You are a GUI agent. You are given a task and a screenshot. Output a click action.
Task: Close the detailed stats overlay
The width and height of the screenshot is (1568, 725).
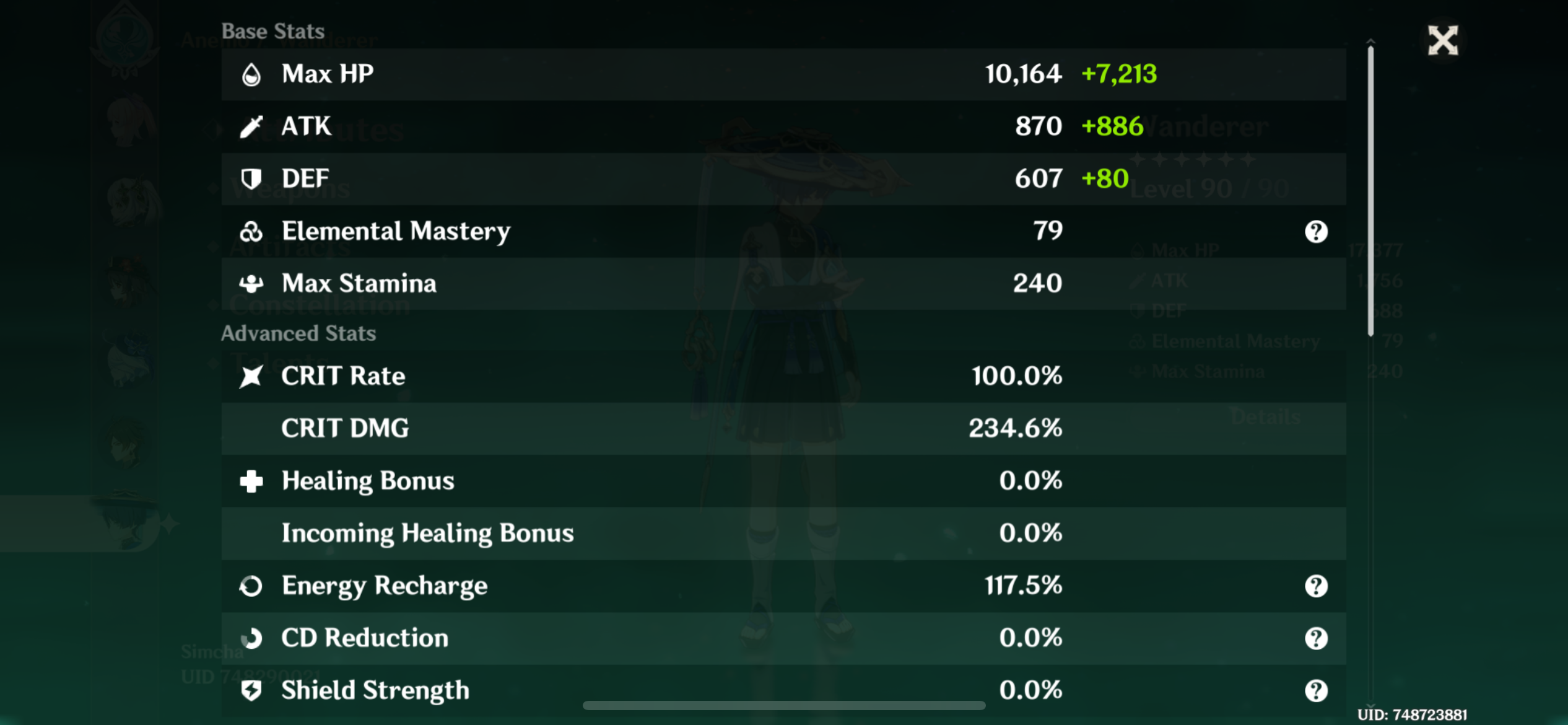(1443, 40)
